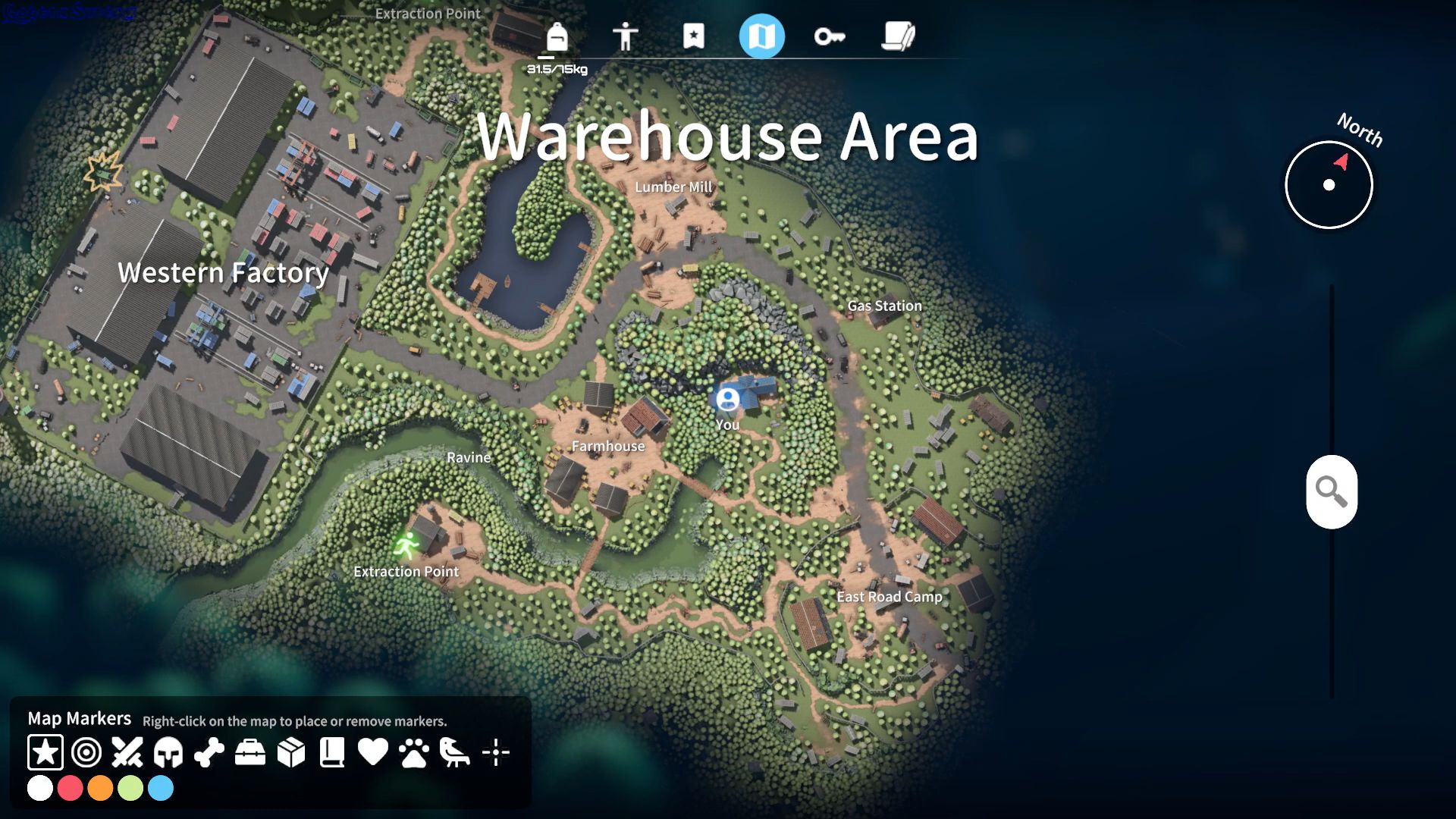Screen dimensions: 1456x819
Task: Select the helmet marker icon
Action: 168,752
